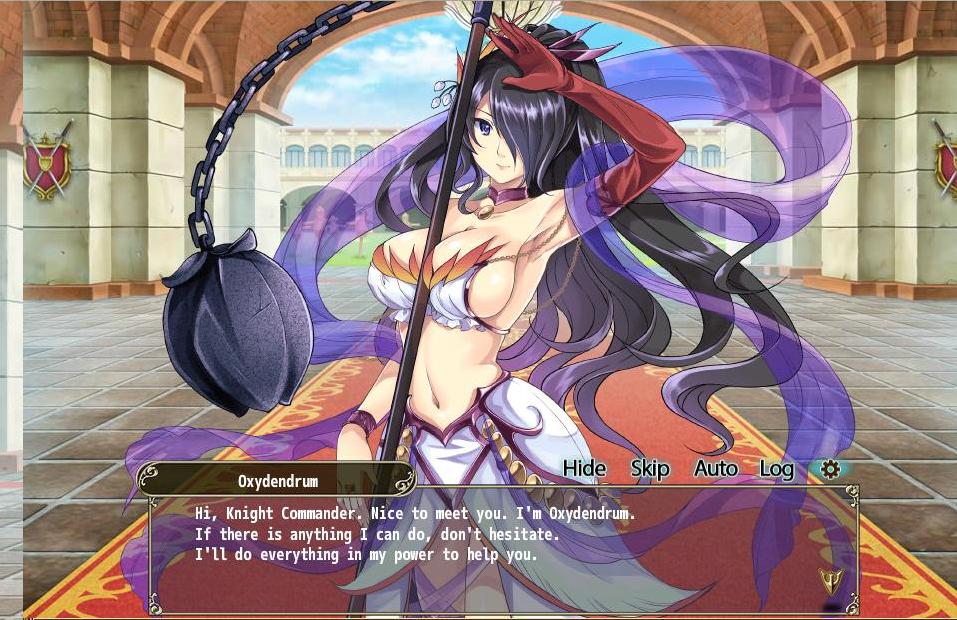Image resolution: width=957 pixels, height=620 pixels.
Task: Skip the current dialogue scene
Action: [650, 468]
